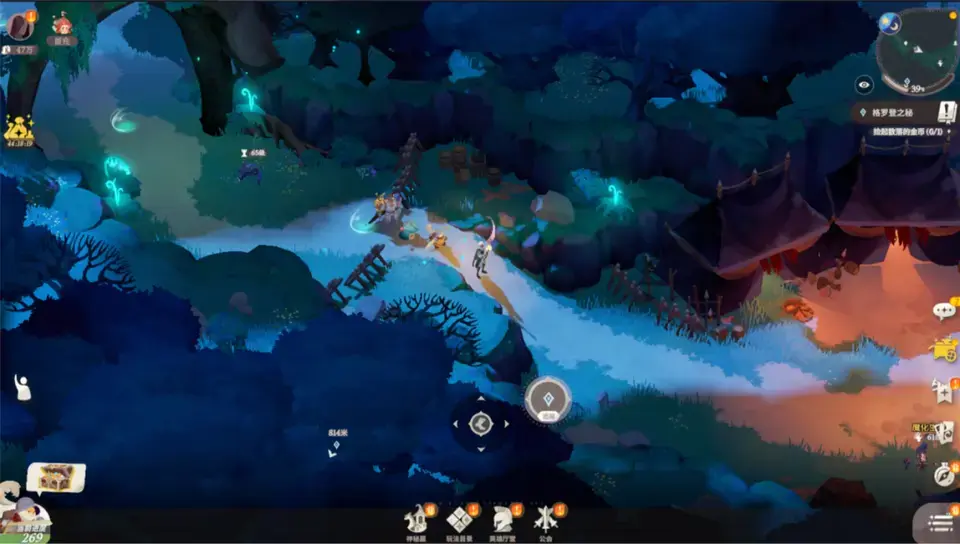Open the 神秘屋 mystery house

click(x=416, y=520)
